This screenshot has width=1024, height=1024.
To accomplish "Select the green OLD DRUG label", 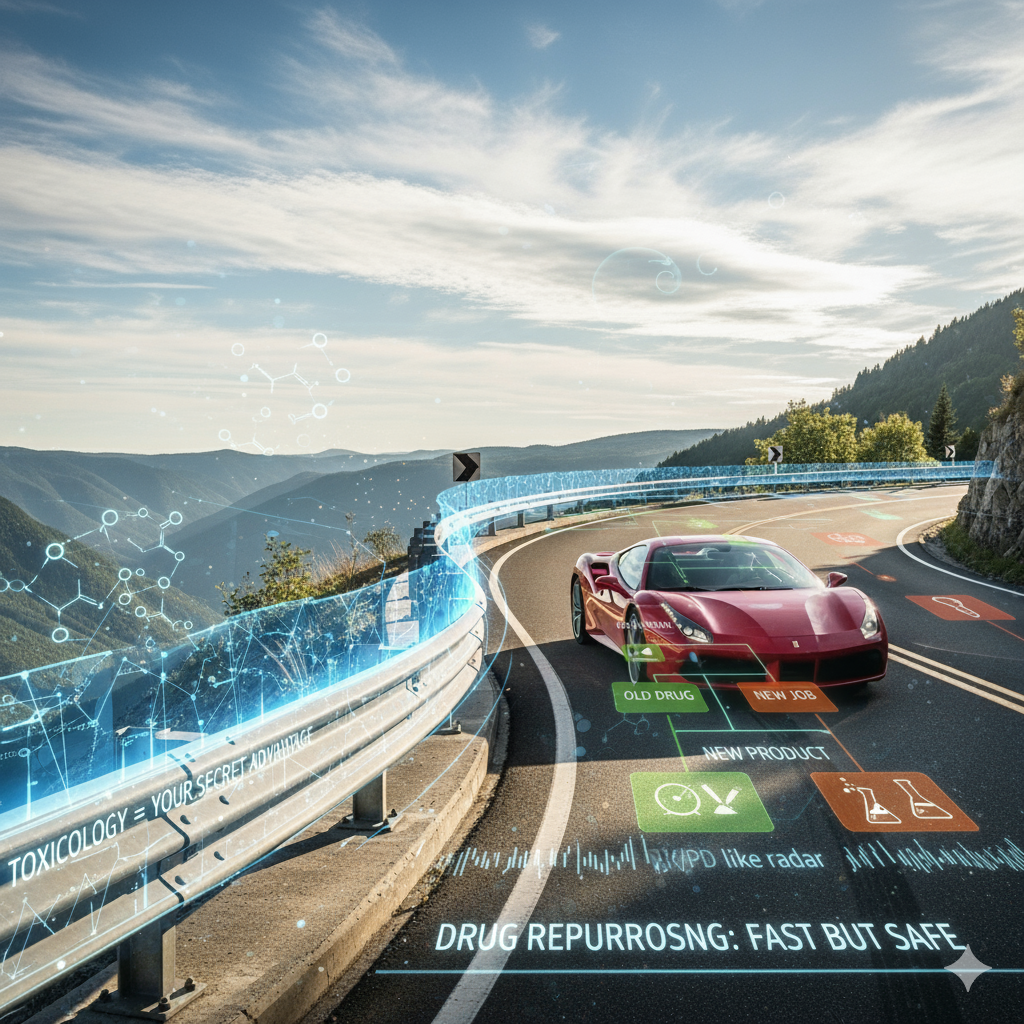I will click(x=659, y=697).
